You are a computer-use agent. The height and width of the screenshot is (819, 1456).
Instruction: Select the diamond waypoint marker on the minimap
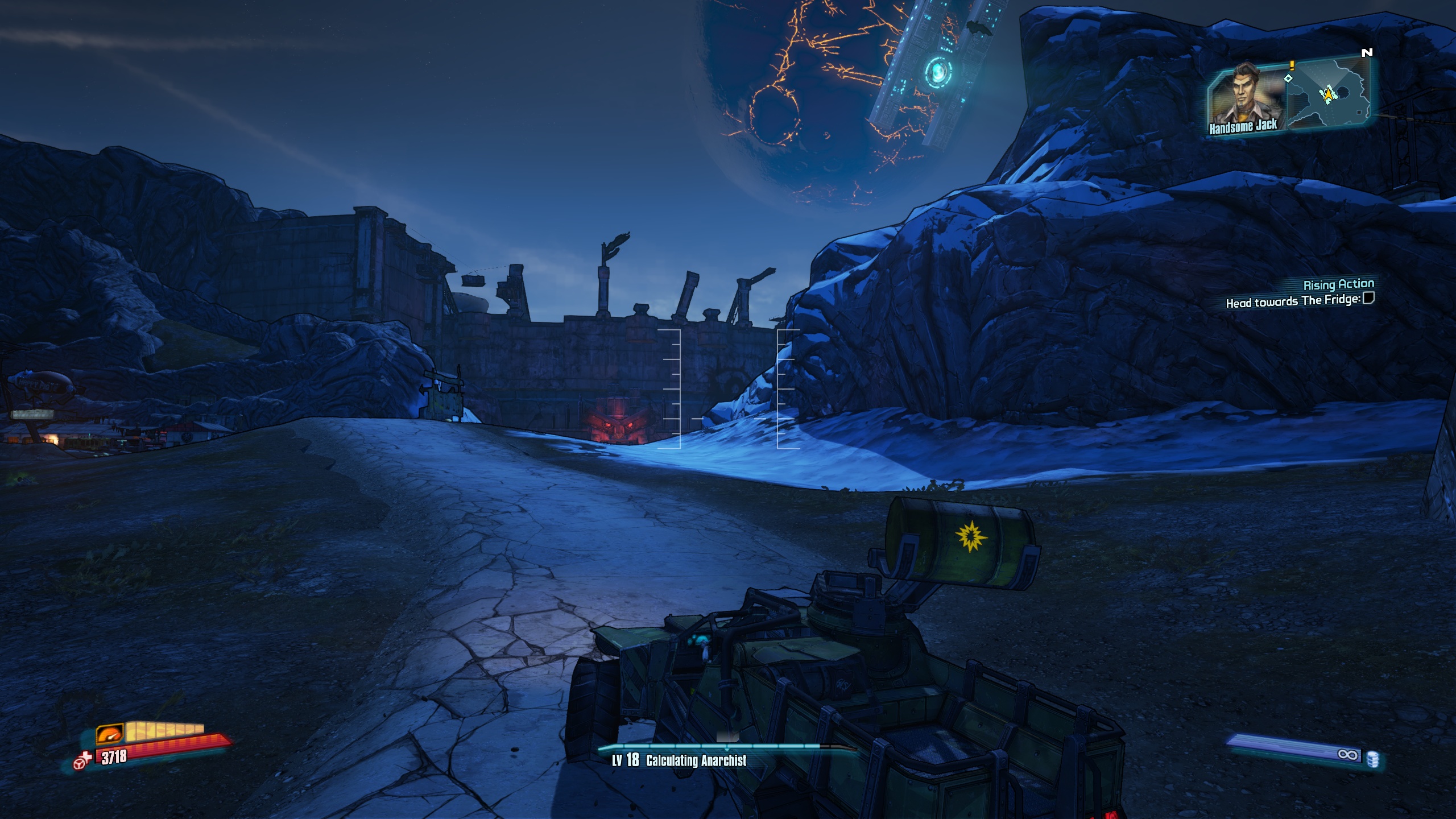pyautogui.click(x=1288, y=78)
